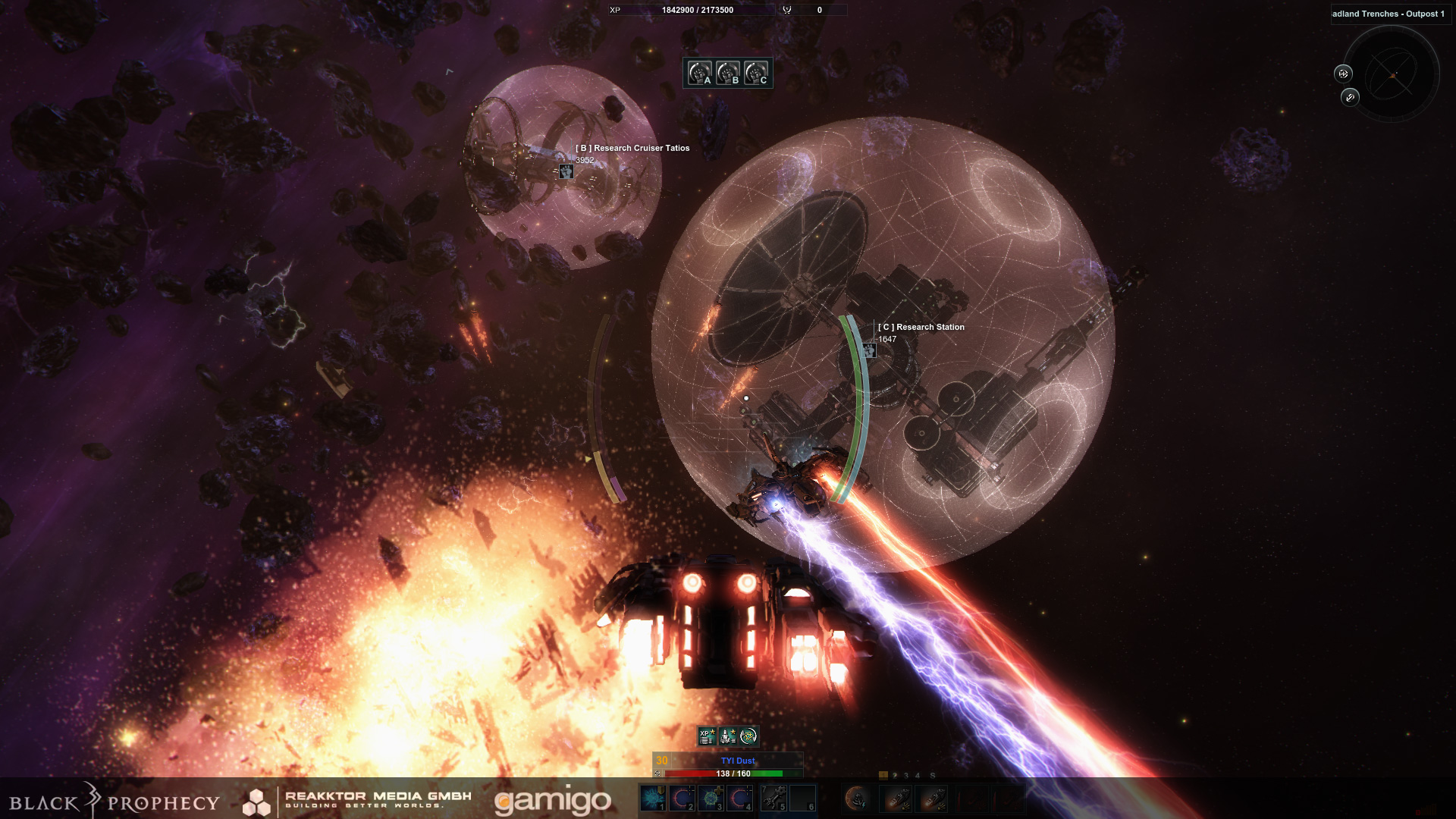
Task: Click the upper round button beside radar
Action: point(1343,74)
